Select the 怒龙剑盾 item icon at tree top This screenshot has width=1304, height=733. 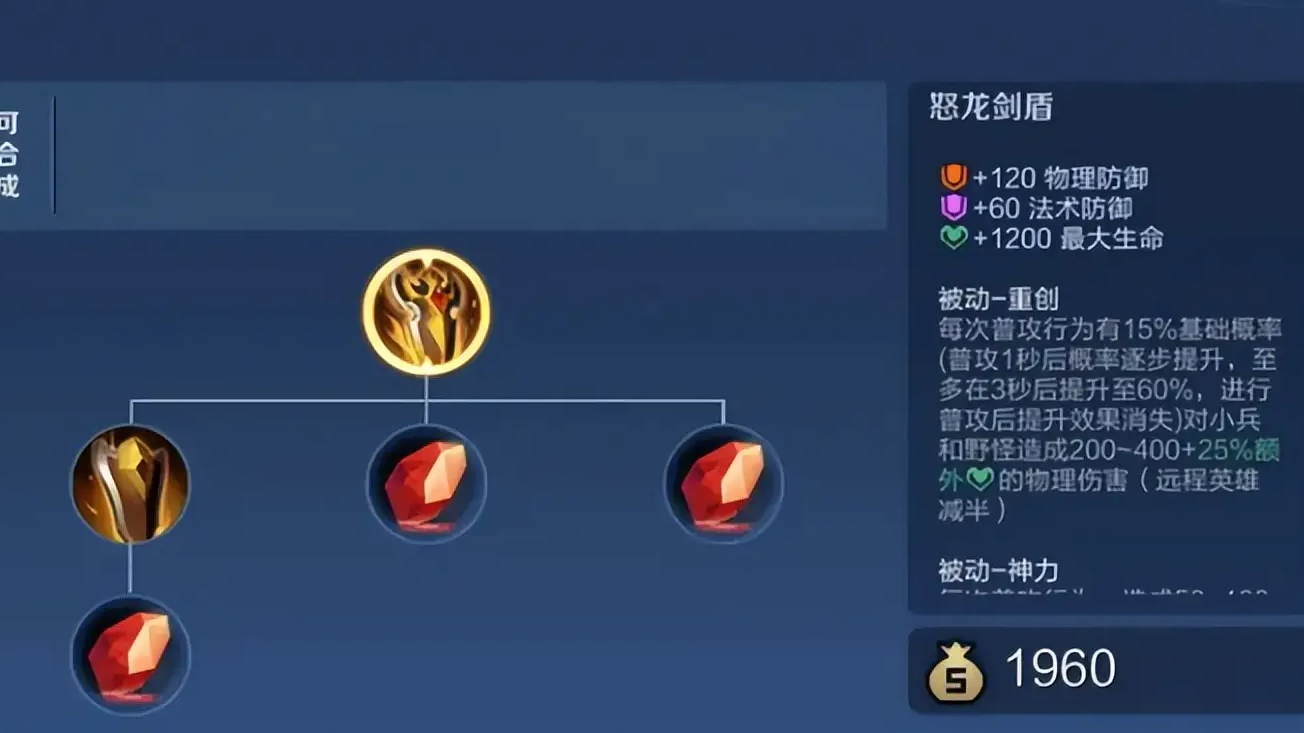427,313
